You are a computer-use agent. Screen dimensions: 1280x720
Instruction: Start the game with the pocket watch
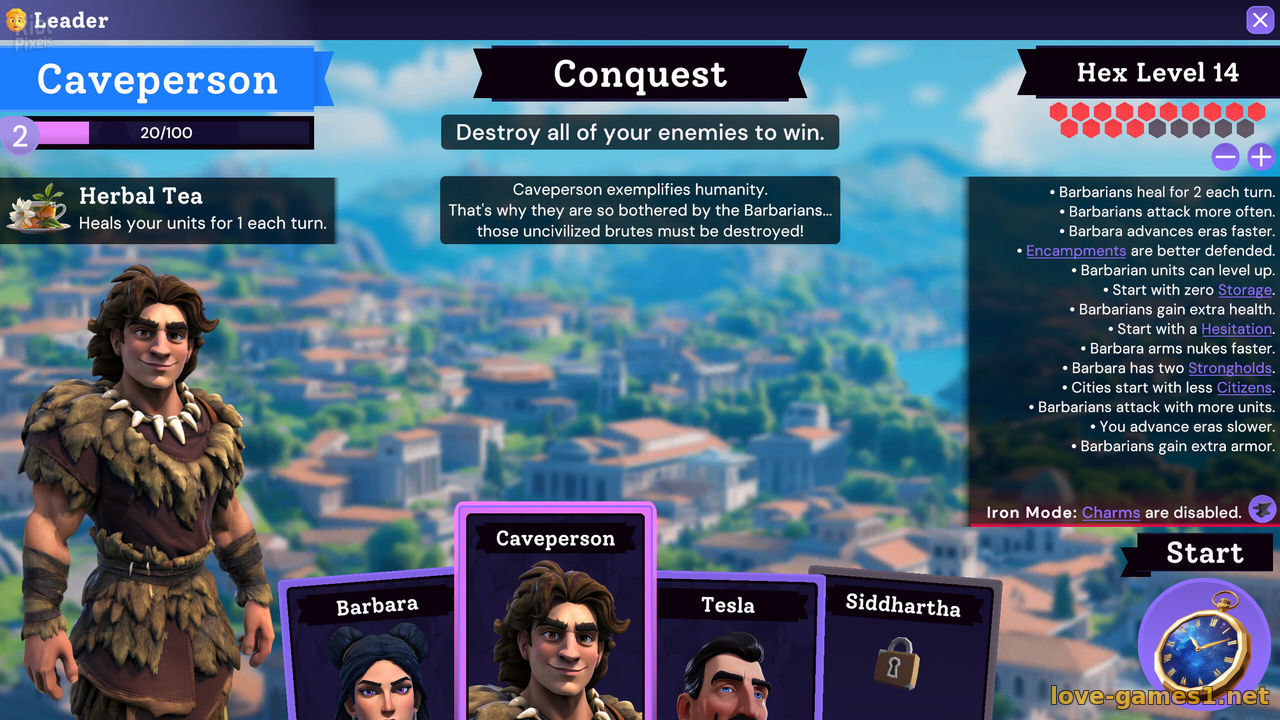(x=1203, y=647)
